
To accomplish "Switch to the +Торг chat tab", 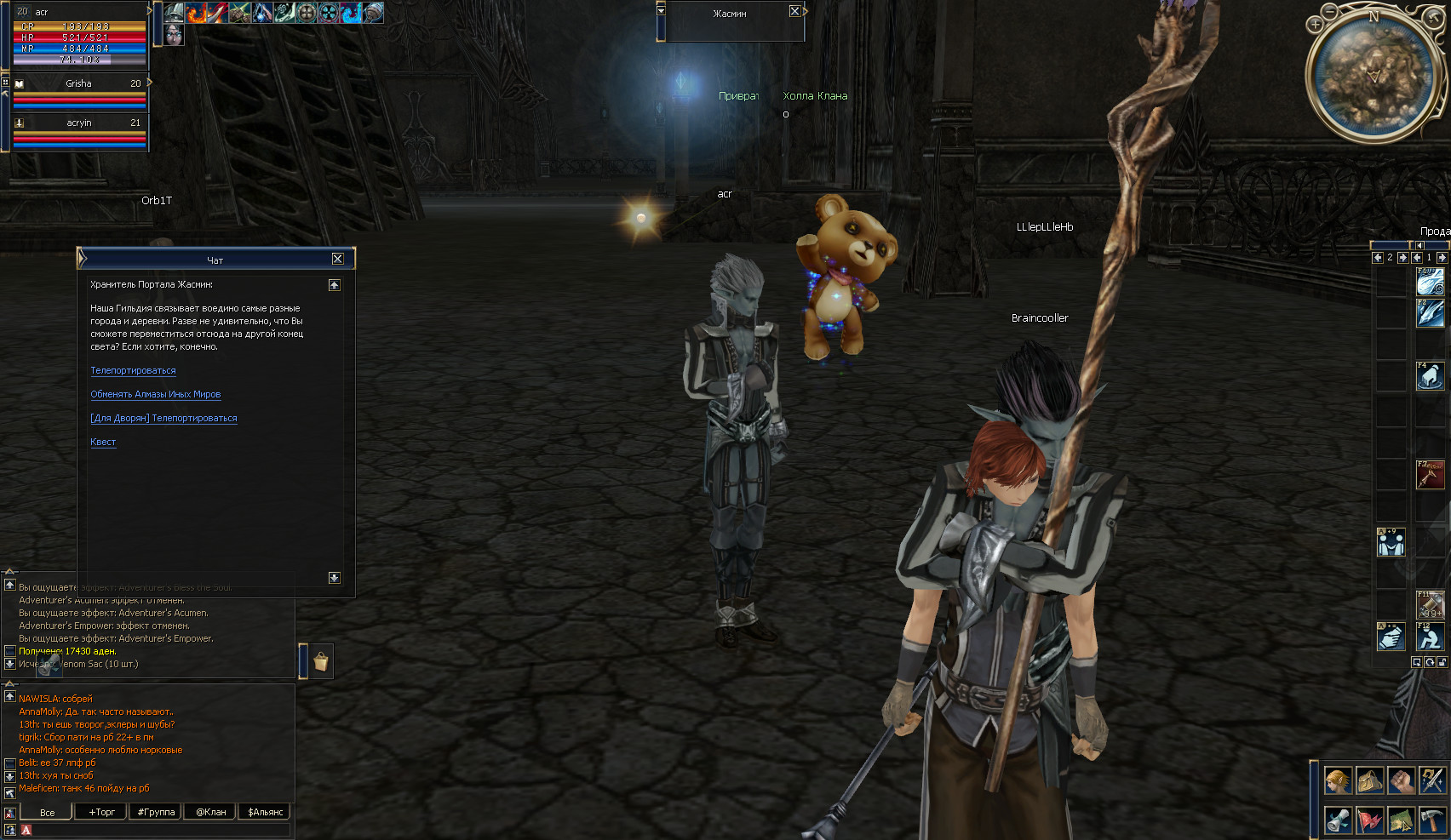I will click(101, 812).
